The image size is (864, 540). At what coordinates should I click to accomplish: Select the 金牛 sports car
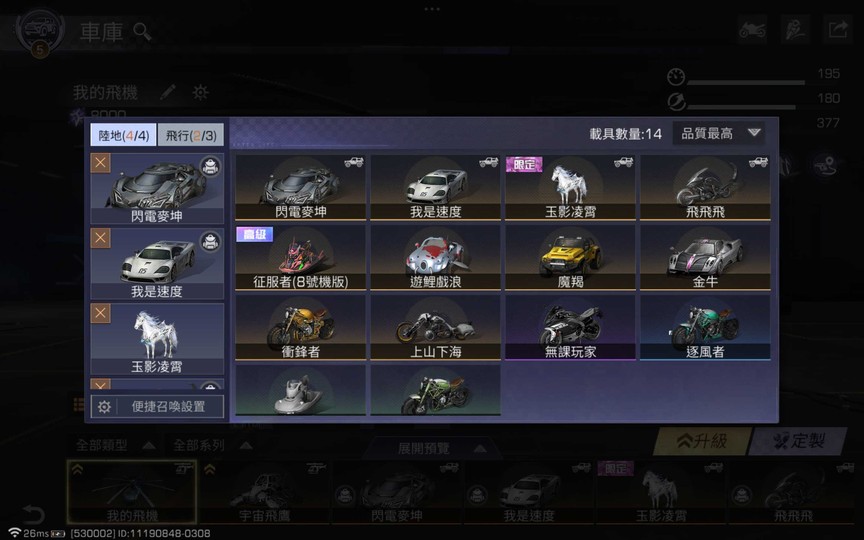coord(705,258)
